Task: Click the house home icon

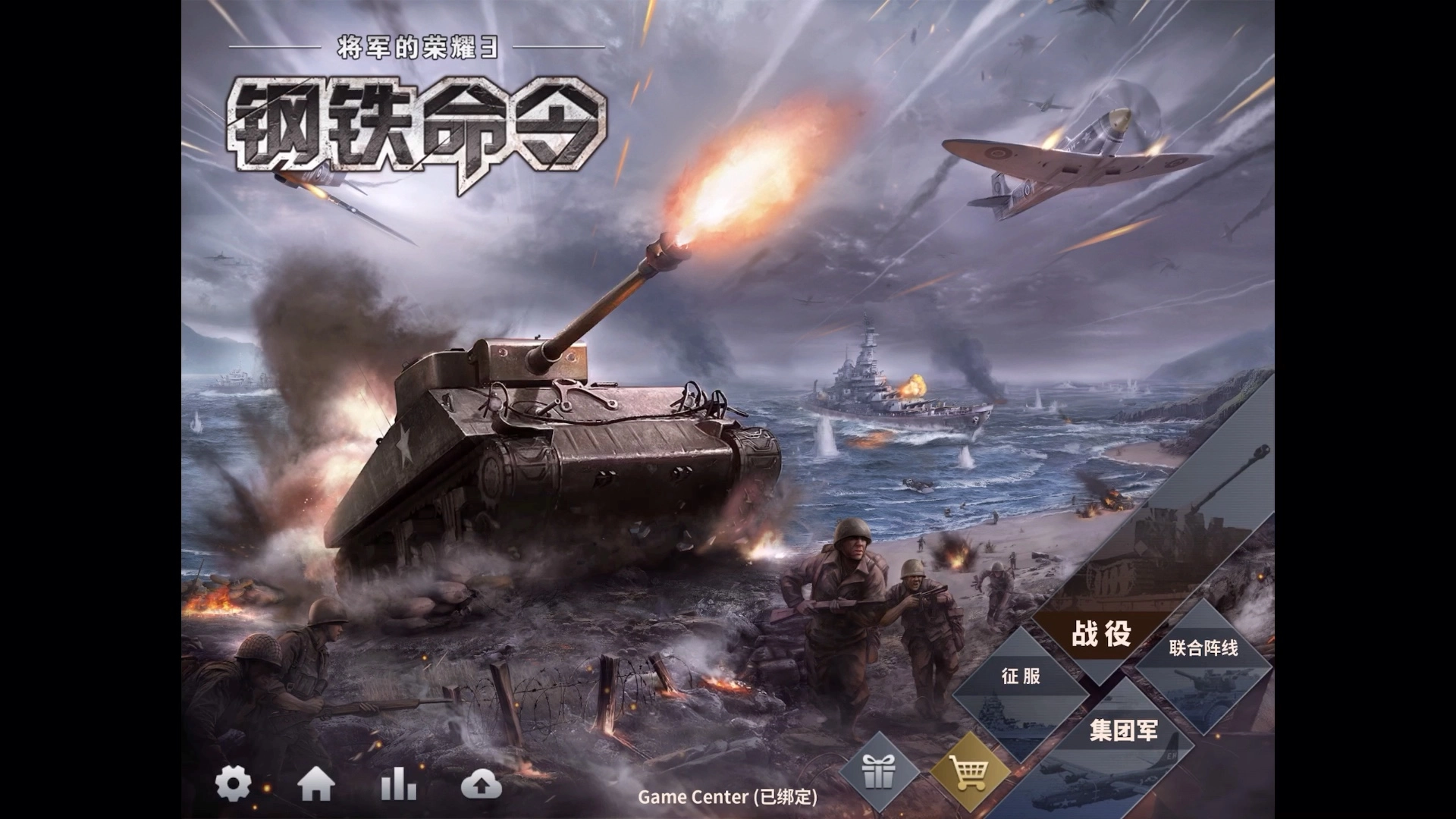Action: pyautogui.click(x=316, y=785)
